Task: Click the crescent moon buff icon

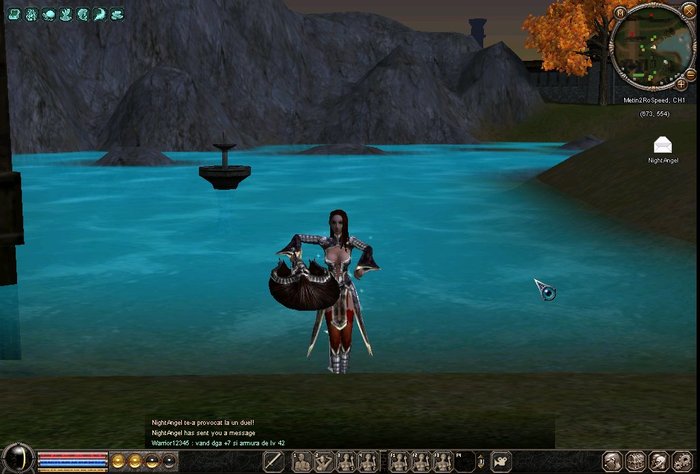Action: click(99, 15)
